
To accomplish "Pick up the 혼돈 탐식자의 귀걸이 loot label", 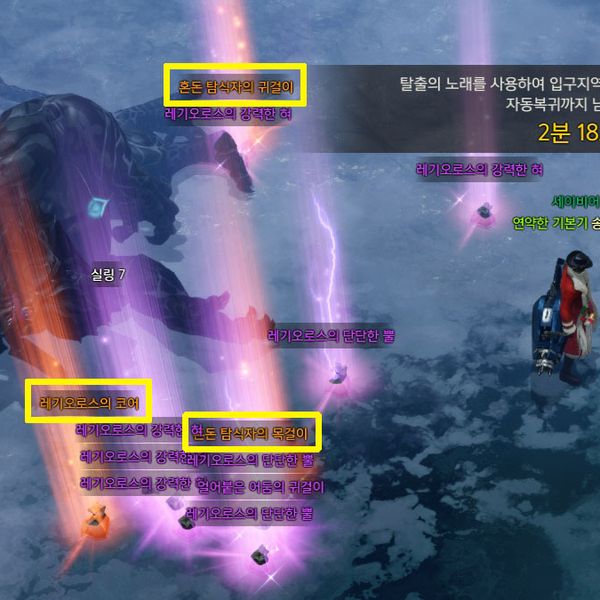I will pos(235,87).
